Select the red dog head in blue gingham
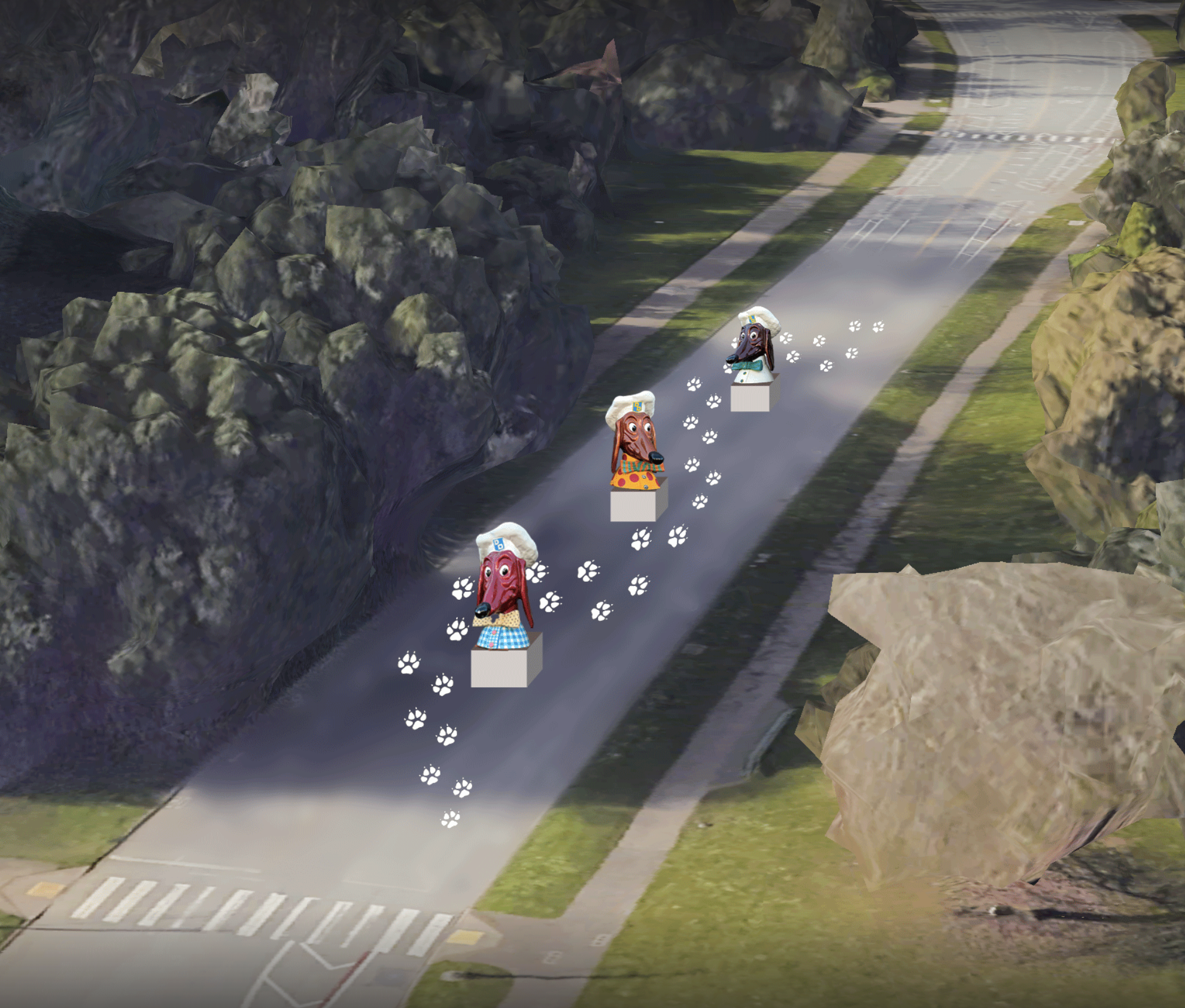The height and width of the screenshot is (1008, 1185). 504,590
